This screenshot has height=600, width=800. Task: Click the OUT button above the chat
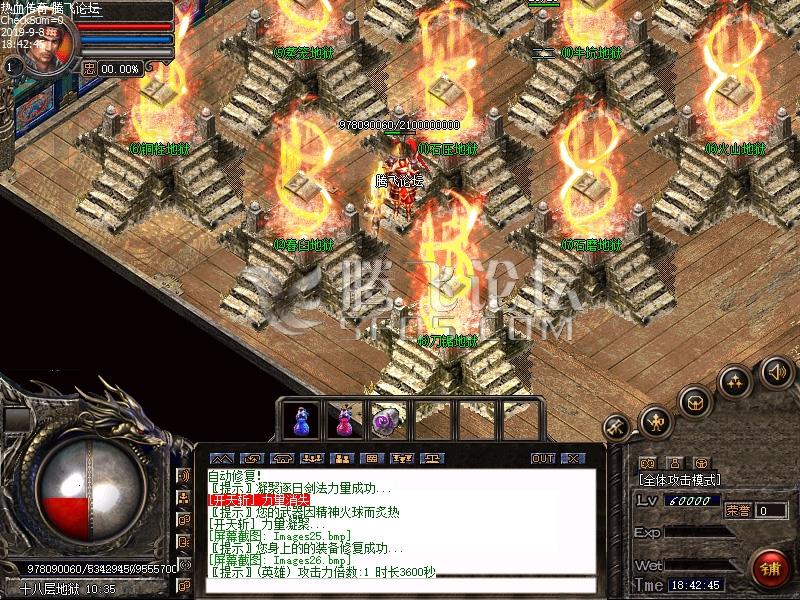coord(543,458)
